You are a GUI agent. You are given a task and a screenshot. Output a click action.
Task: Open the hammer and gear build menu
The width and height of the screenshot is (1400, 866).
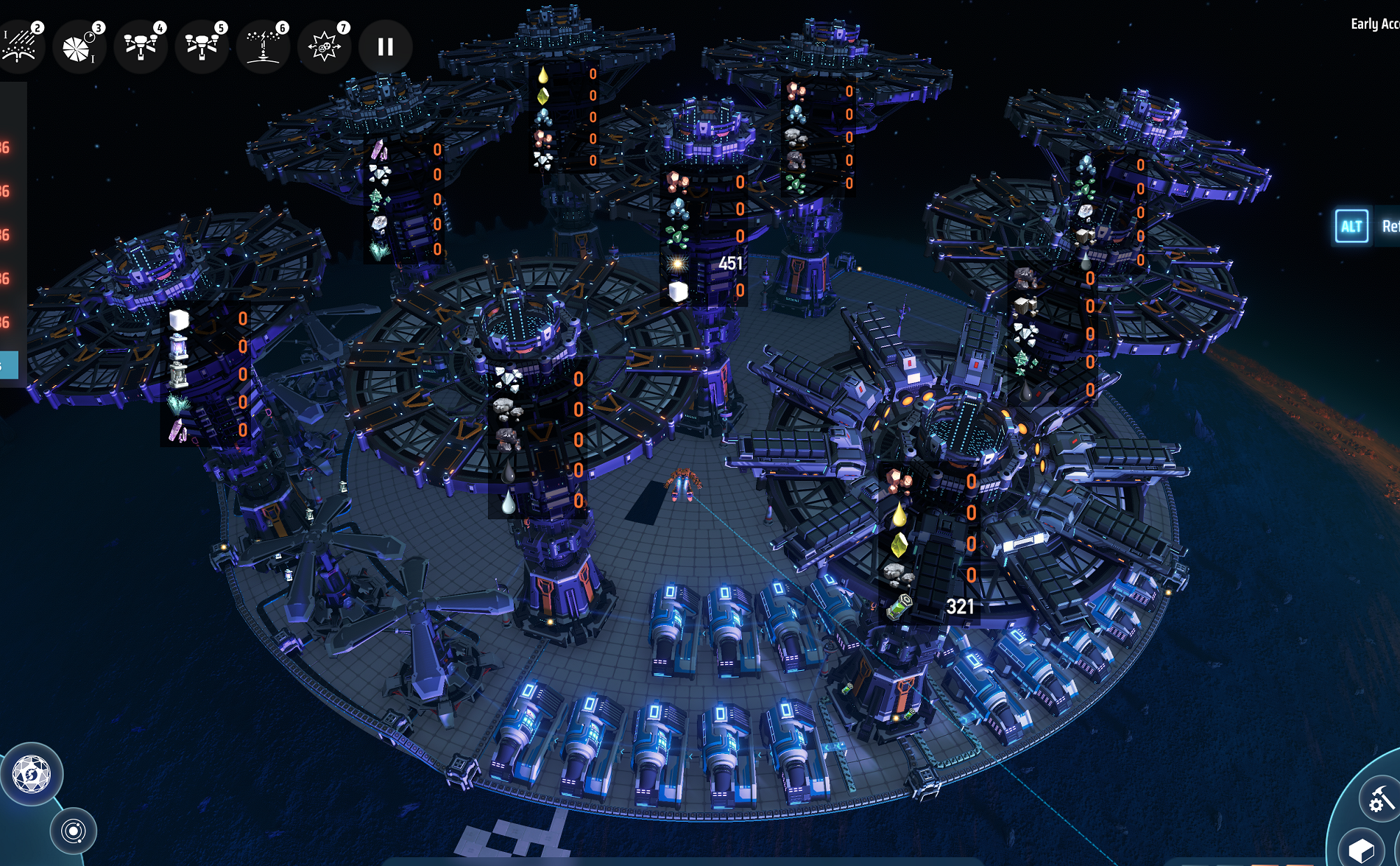1378,799
